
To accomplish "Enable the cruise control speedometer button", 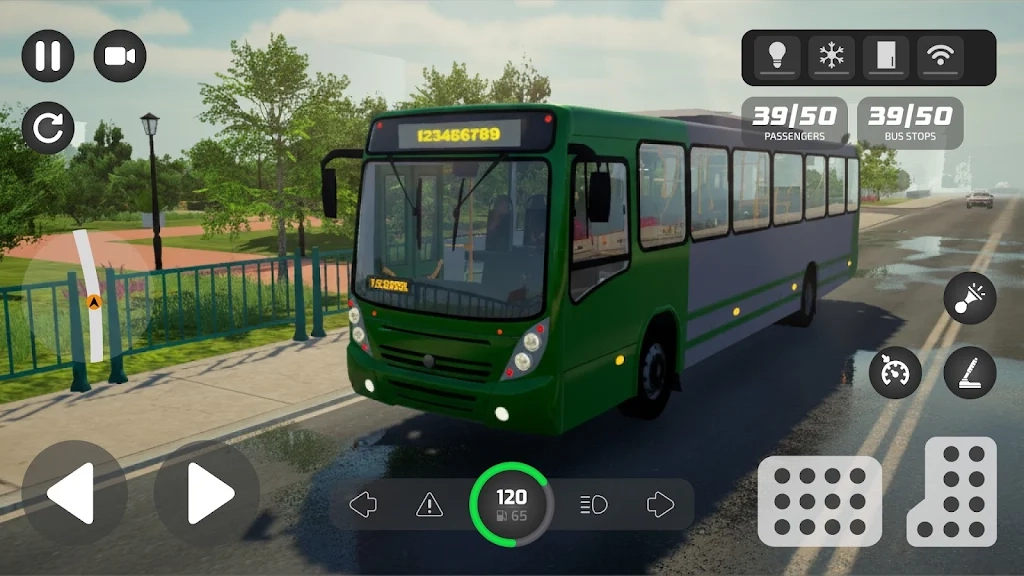I will (895, 373).
